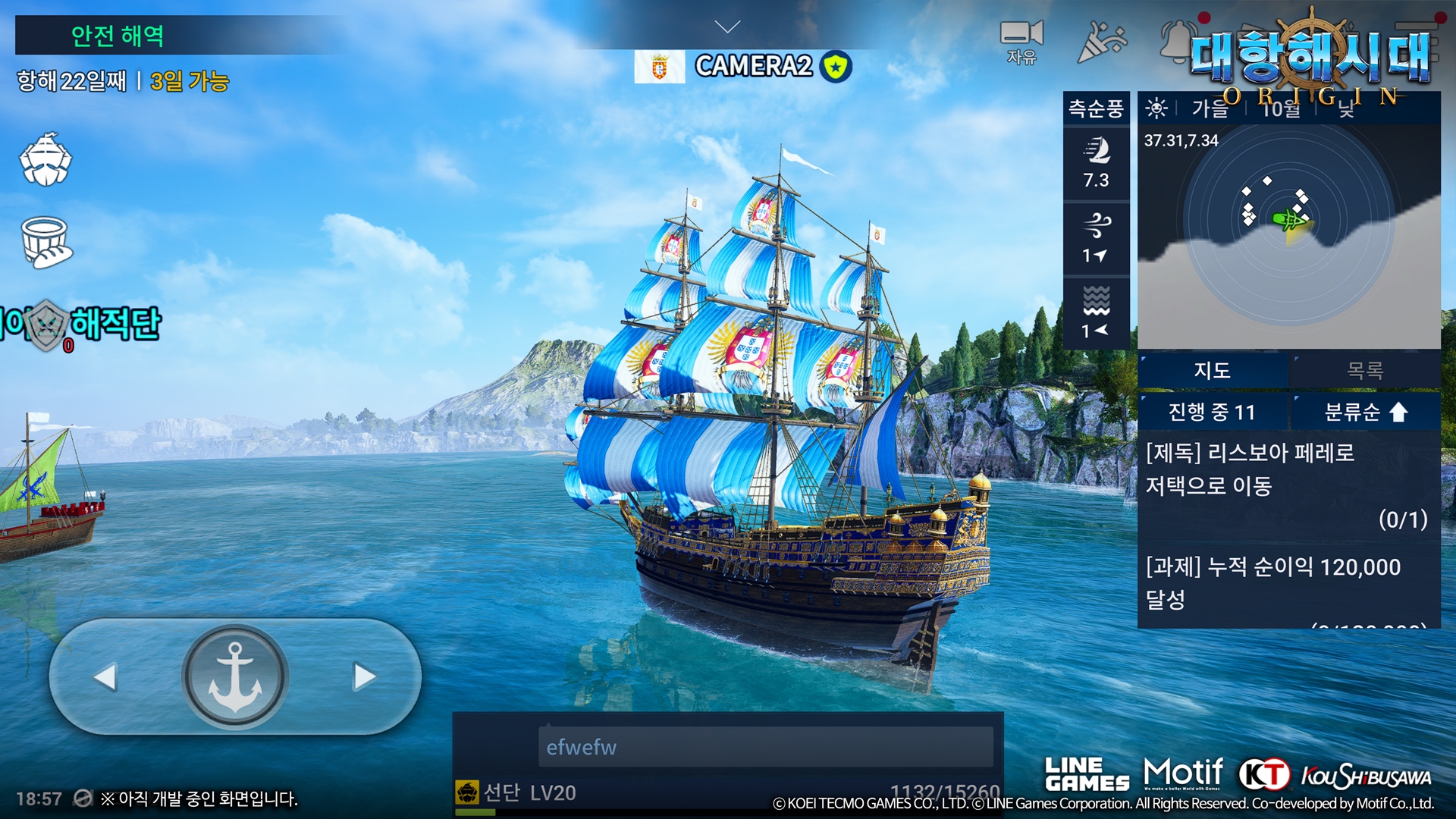Open the food supplies basket icon
Viewport: 1456px width, 819px height.
(45, 243)
